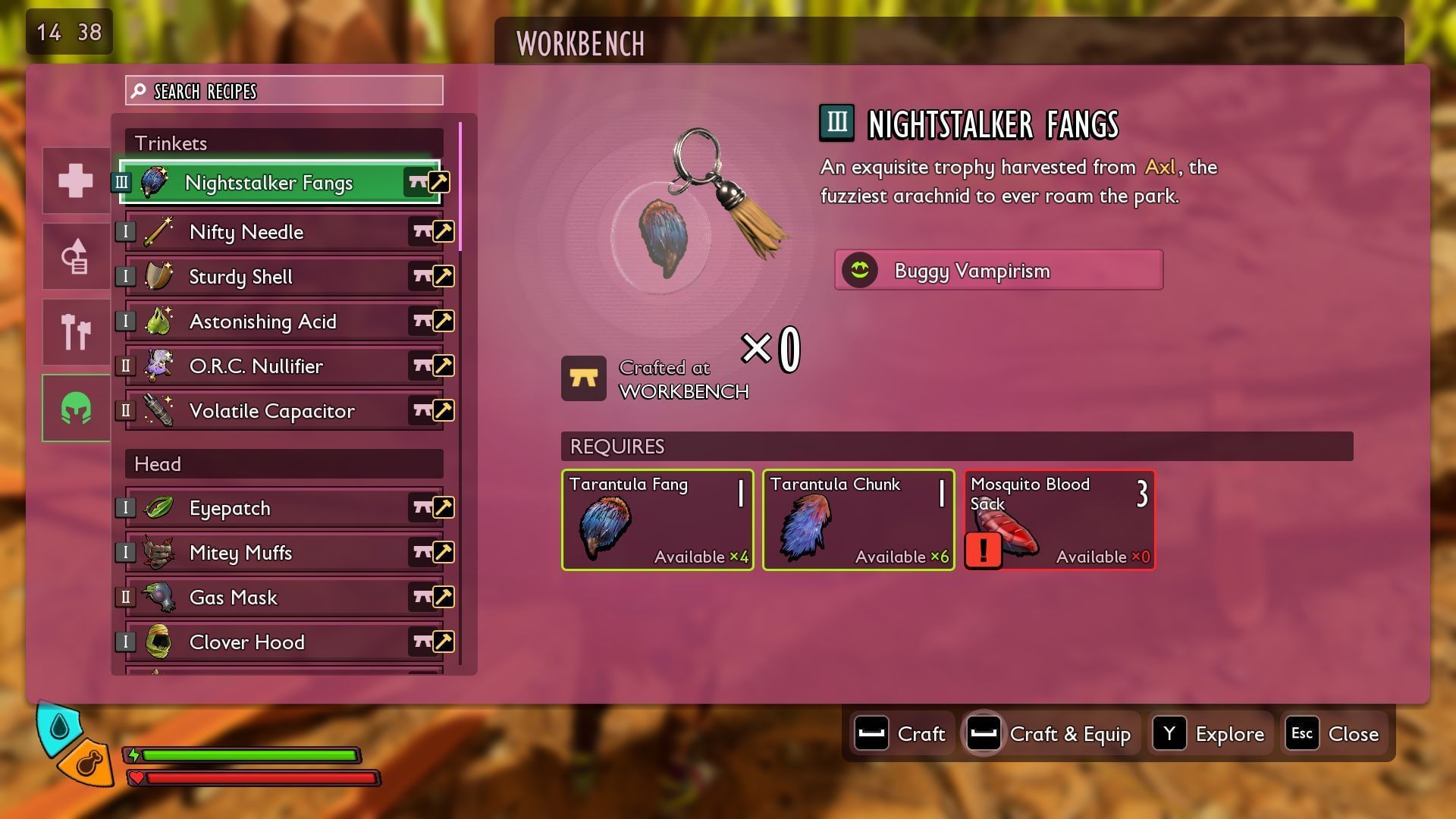Viewport: 1456px width, 819px height.
Task: Switch to the health cross category tab
Action: point(76,180)
